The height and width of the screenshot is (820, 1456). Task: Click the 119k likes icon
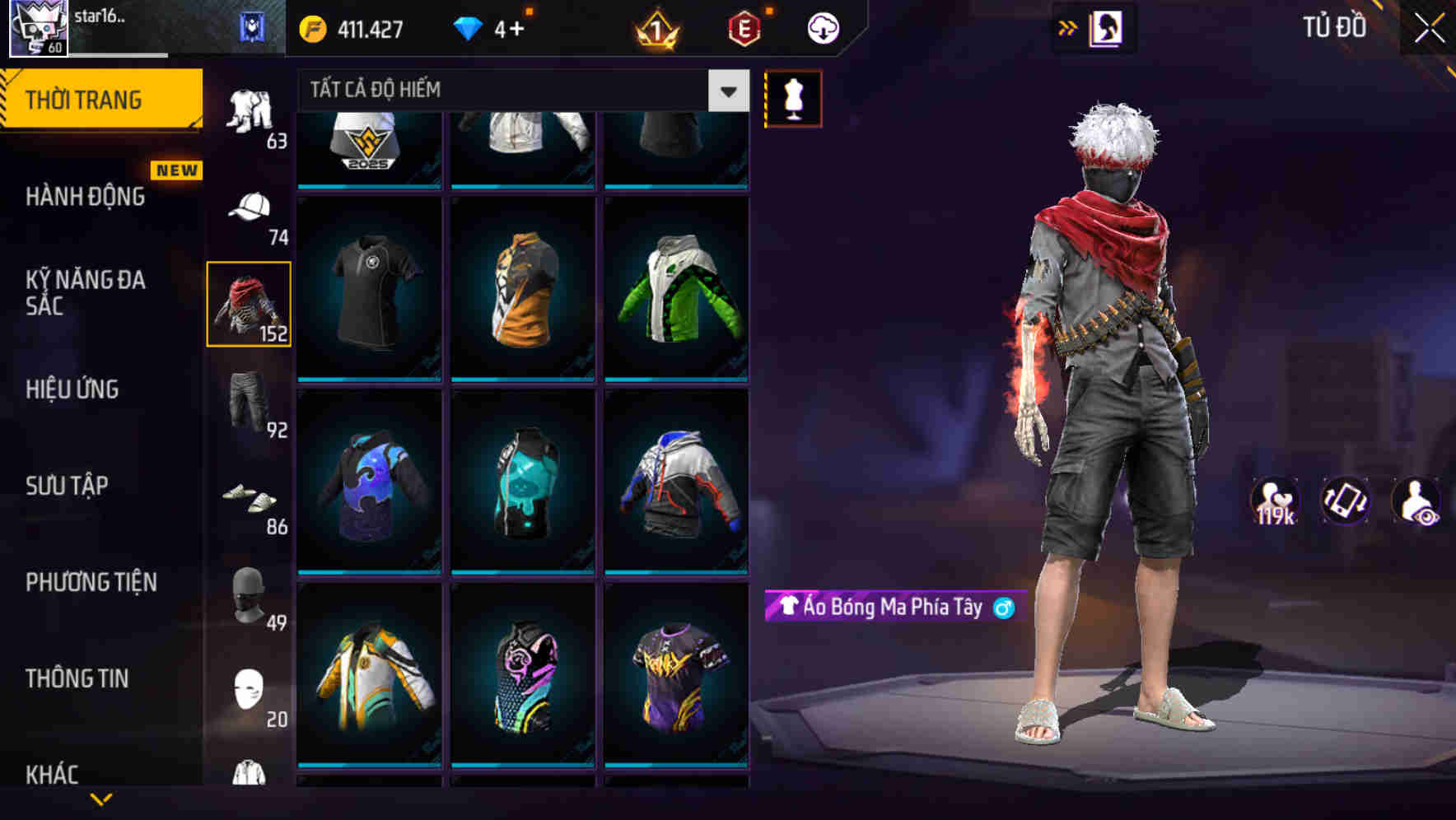point(1275,504)
